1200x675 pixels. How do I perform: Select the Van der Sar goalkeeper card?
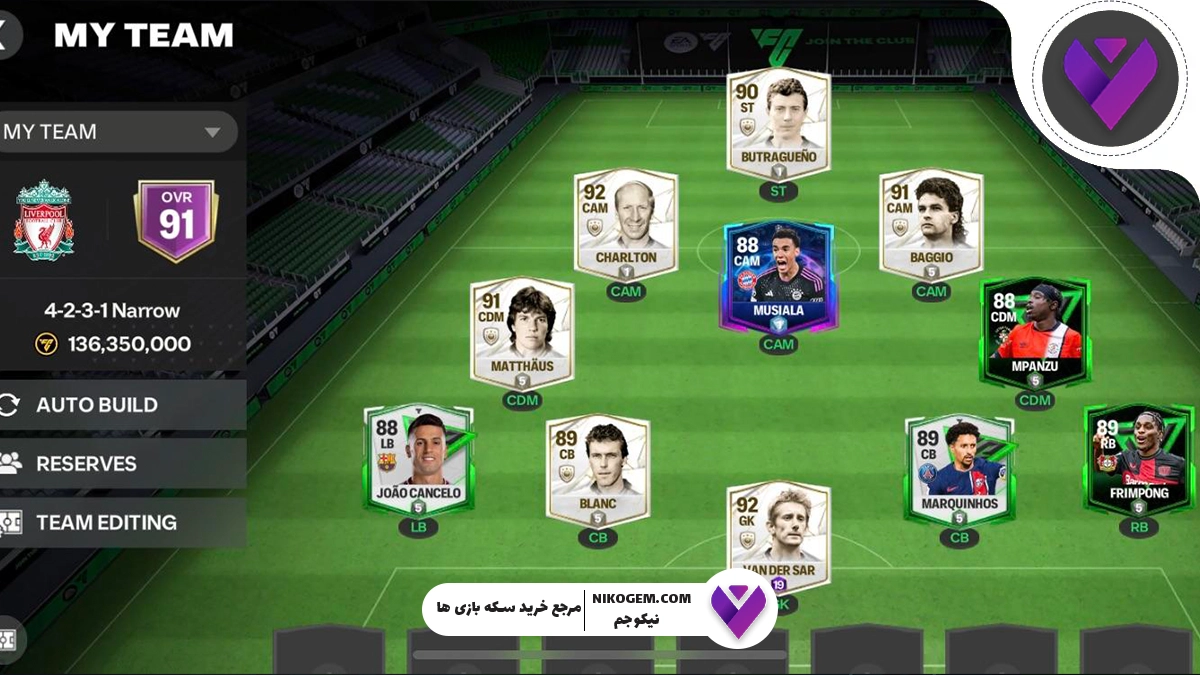click(x=778, y=535)
